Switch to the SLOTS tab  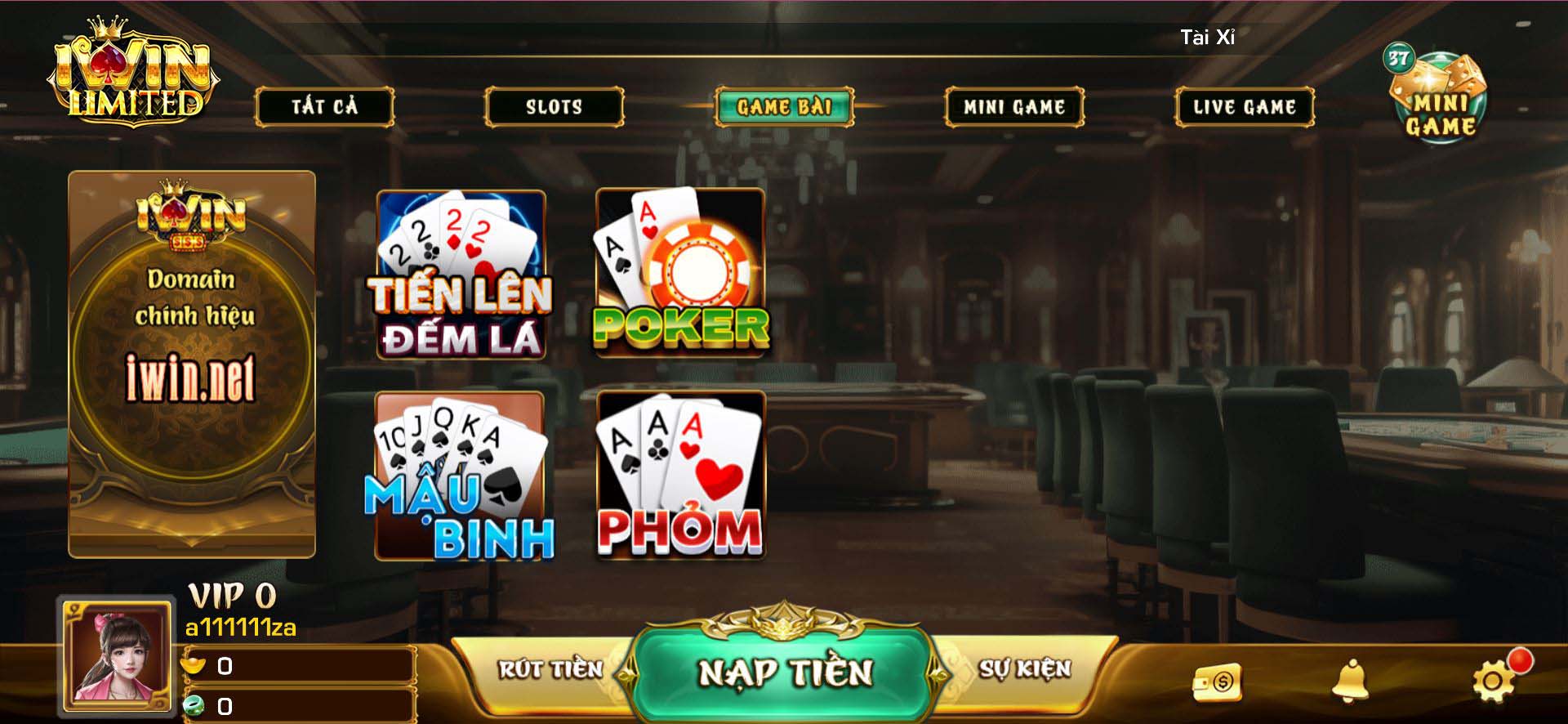coord(554,105)
